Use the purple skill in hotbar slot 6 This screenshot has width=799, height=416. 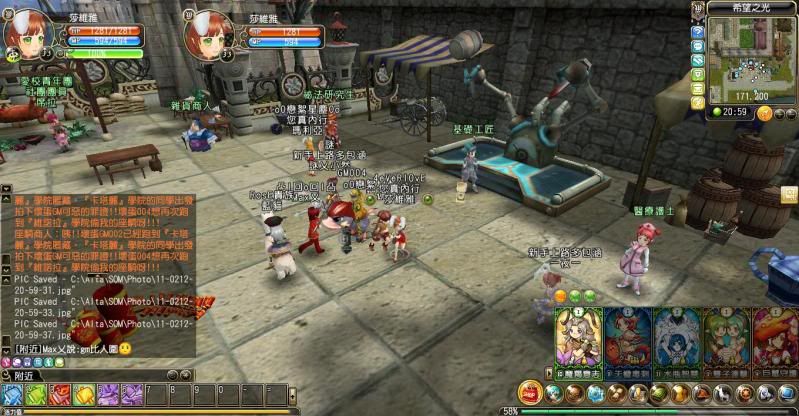[131, 394]
